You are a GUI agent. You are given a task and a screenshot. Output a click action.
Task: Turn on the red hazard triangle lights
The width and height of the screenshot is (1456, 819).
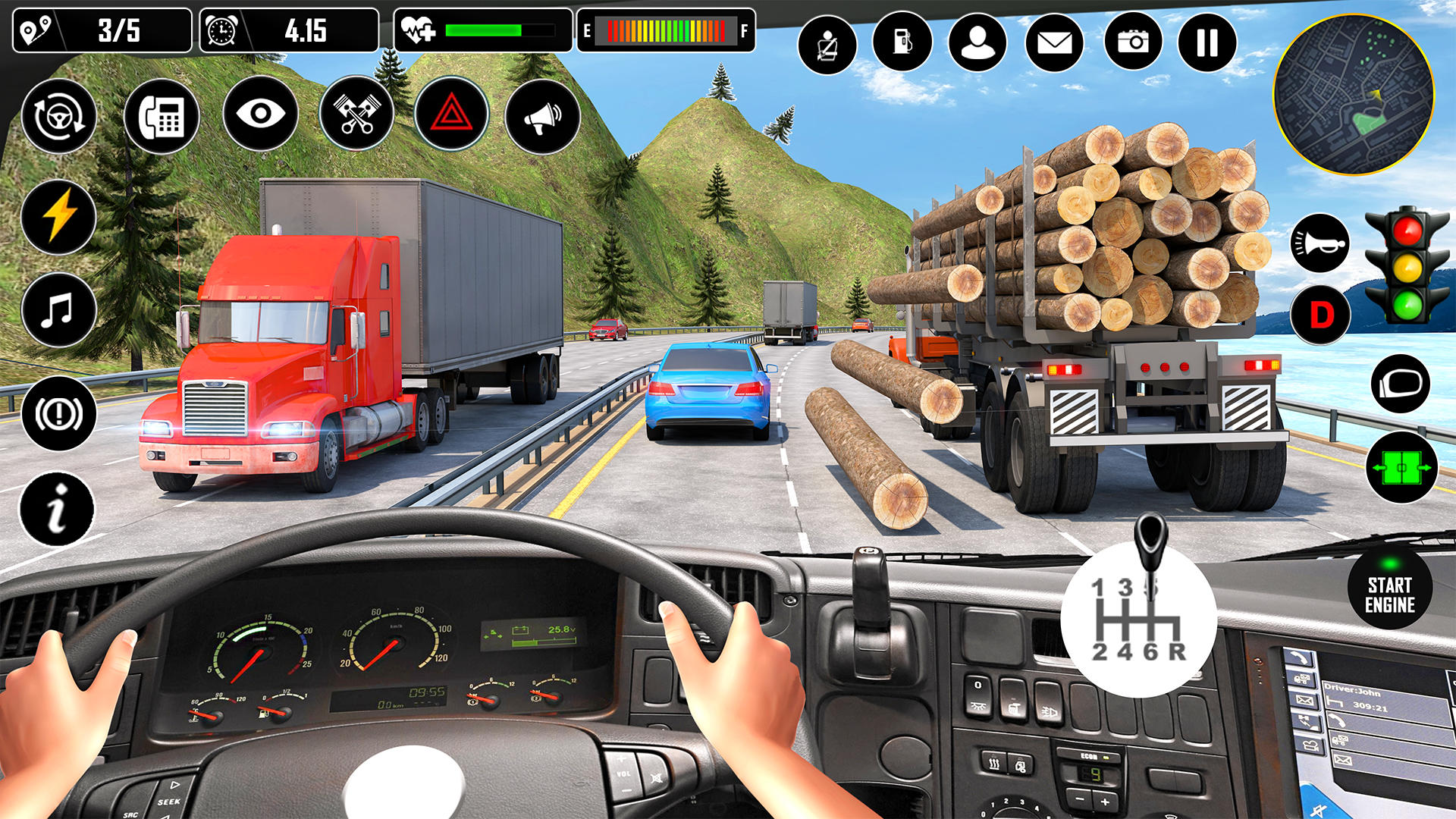click(x=451, y=115)
